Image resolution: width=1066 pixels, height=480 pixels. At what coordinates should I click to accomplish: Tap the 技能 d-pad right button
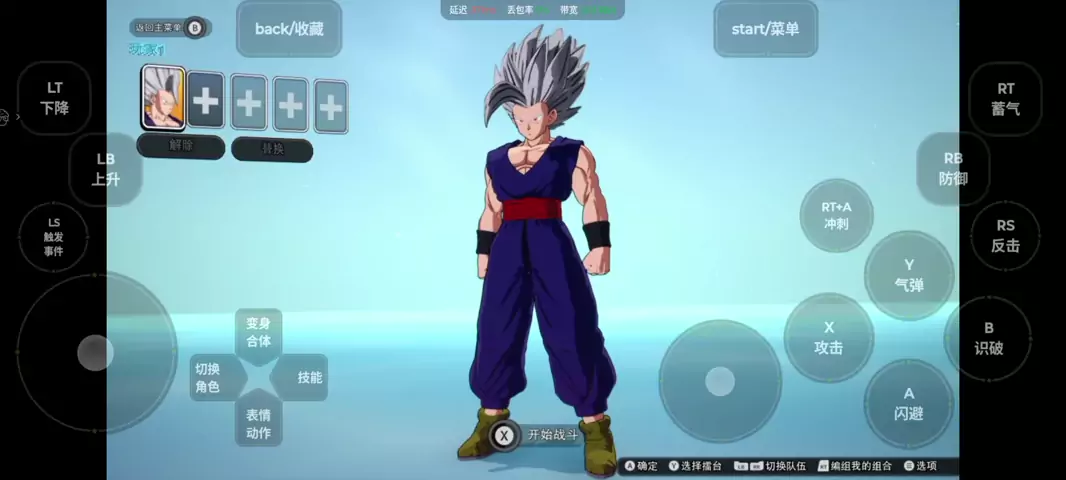click(x=309, y=377)
